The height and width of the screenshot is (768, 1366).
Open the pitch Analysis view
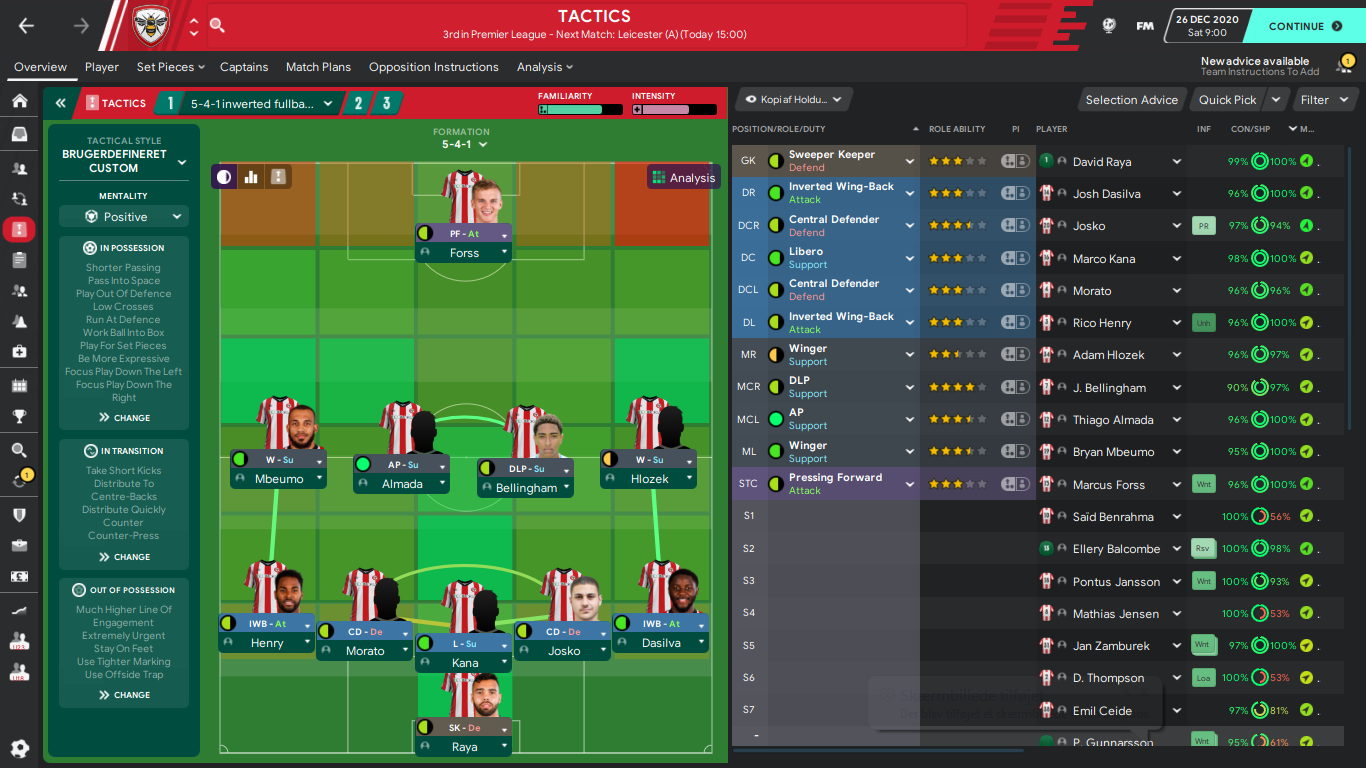click(x=684, y=178)
